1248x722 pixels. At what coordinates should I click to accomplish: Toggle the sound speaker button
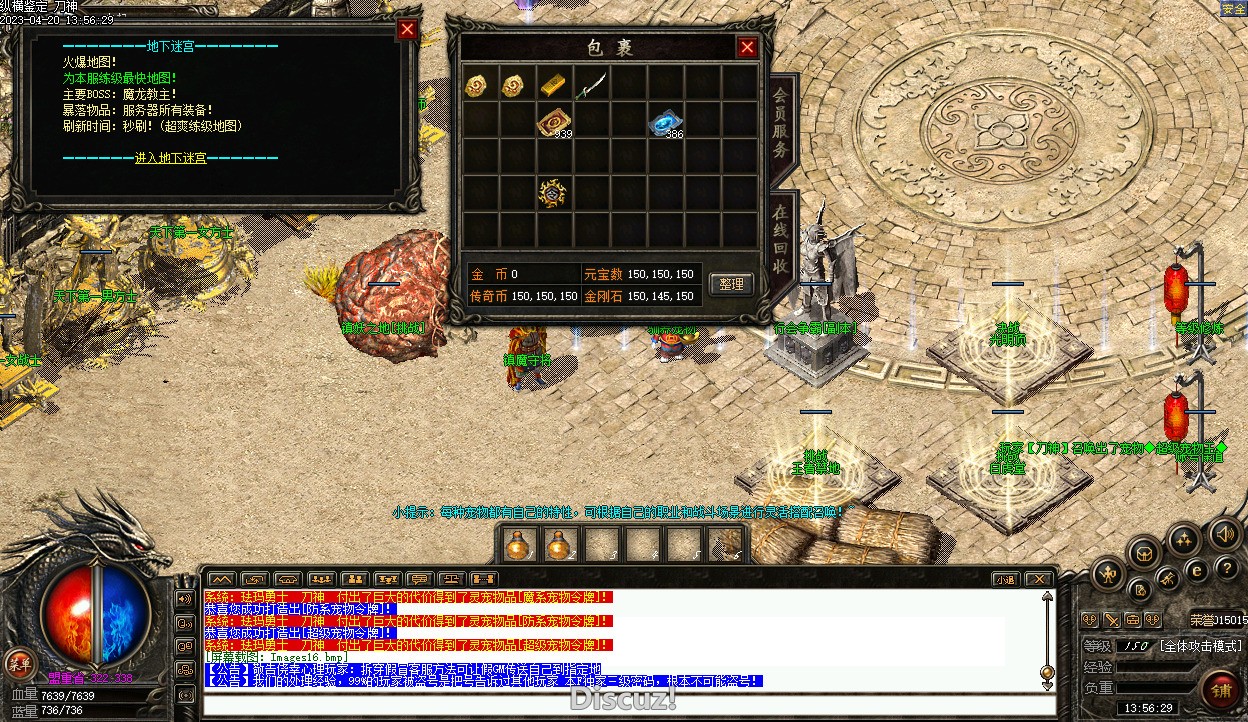[x=1224, y=535]
